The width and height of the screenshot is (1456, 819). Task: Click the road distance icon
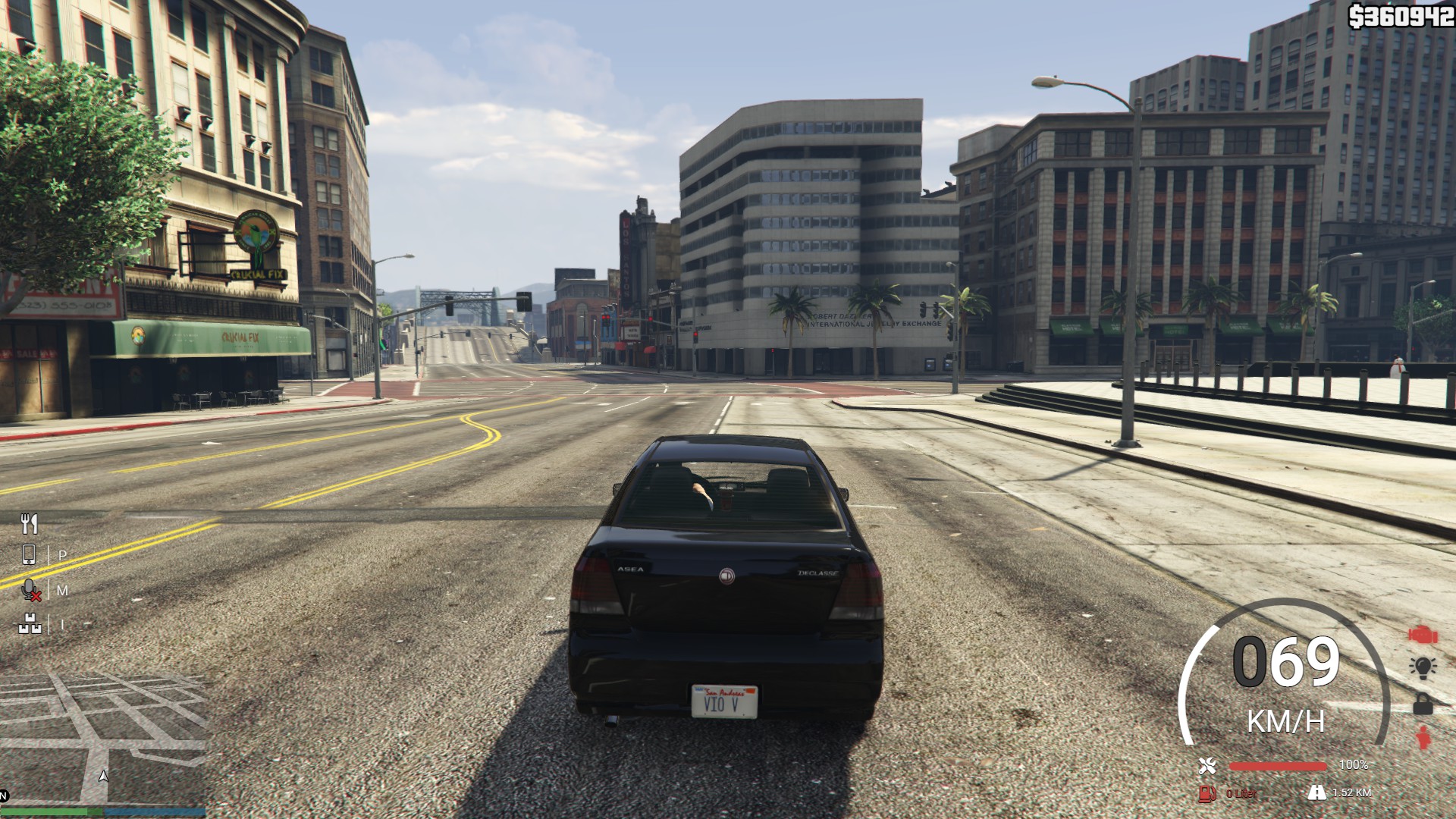(1316, 792)
